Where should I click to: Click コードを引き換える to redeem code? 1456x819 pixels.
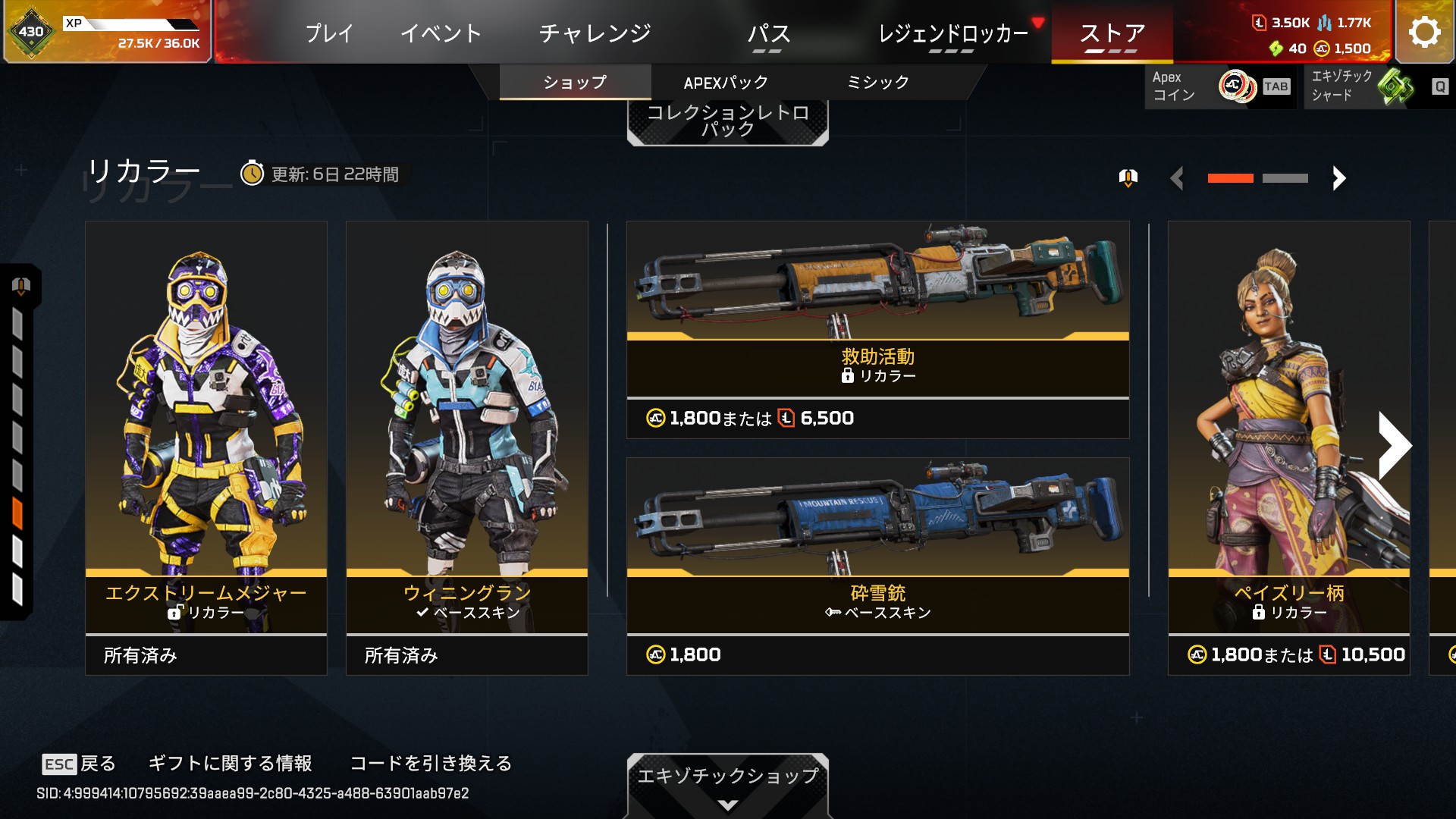(x=431, y=763)
